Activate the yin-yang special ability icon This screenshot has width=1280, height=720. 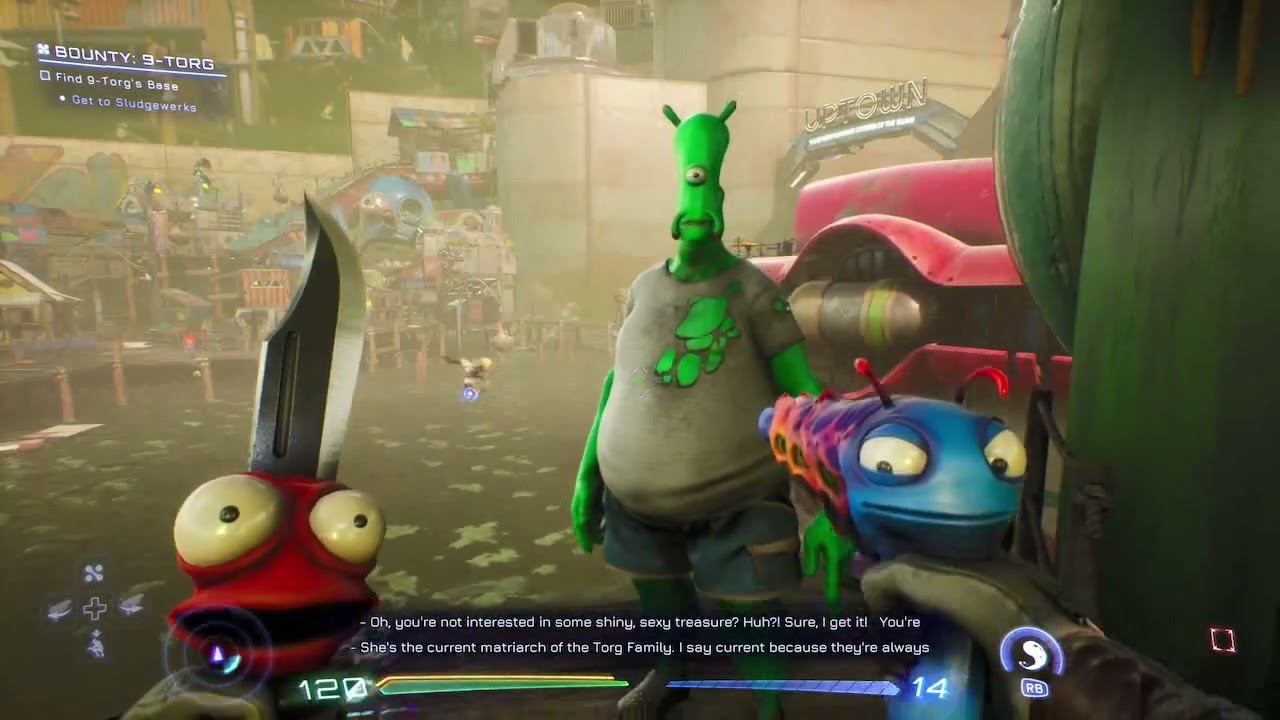point(1031,653)
